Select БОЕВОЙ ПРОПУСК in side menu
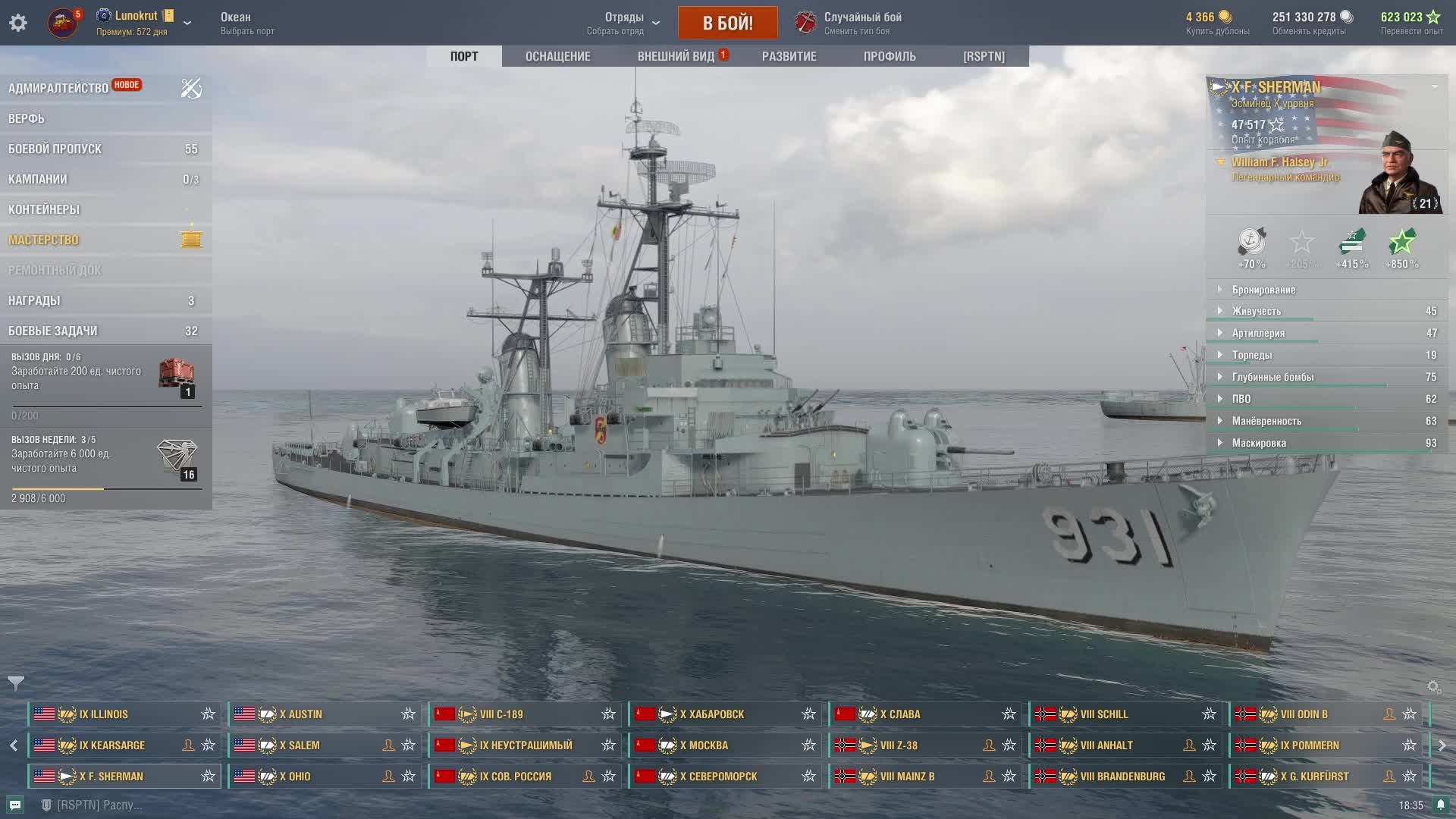The image size is (1456, 819). coord(55,149)
